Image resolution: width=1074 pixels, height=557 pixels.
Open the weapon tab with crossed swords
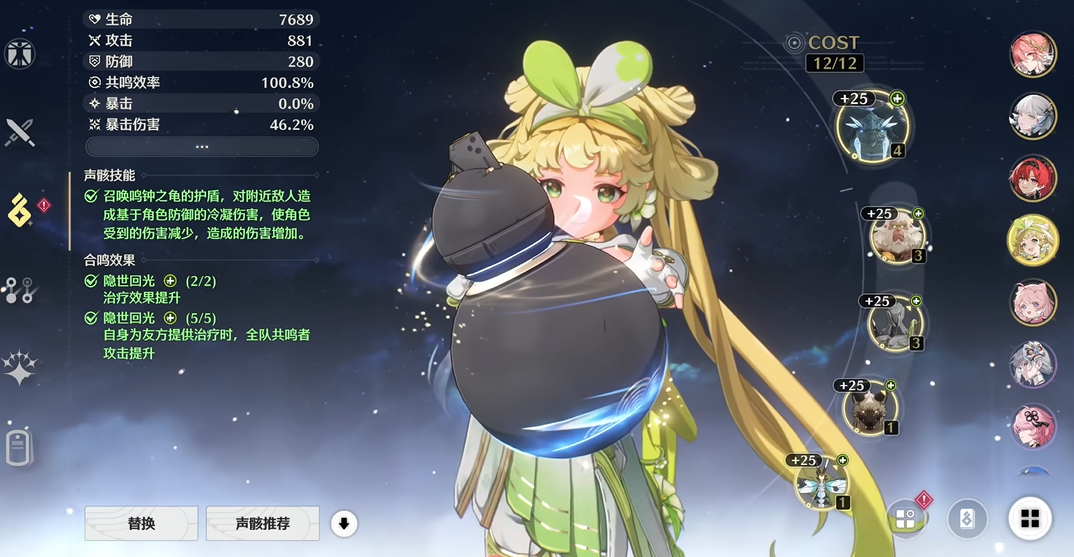coord(20,131)
